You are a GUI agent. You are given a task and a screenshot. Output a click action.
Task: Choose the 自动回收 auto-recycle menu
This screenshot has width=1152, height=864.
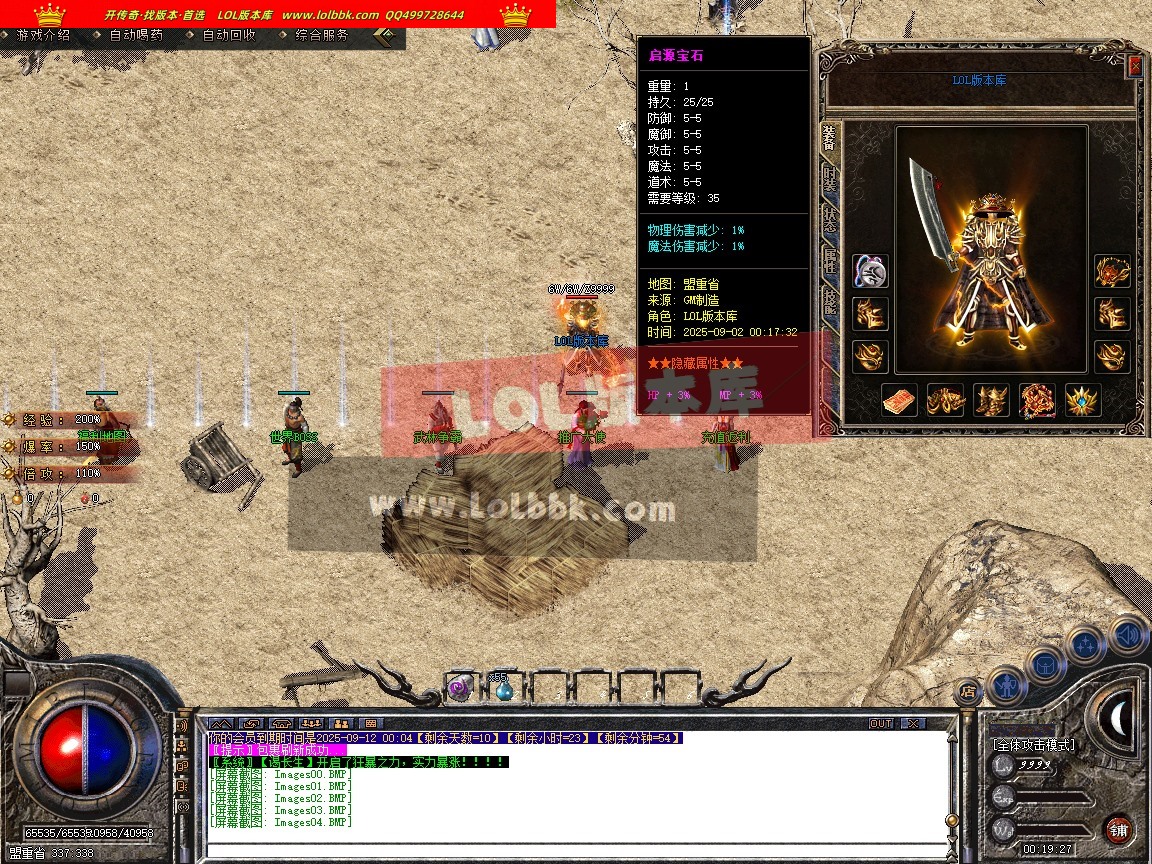coord(229,35)
